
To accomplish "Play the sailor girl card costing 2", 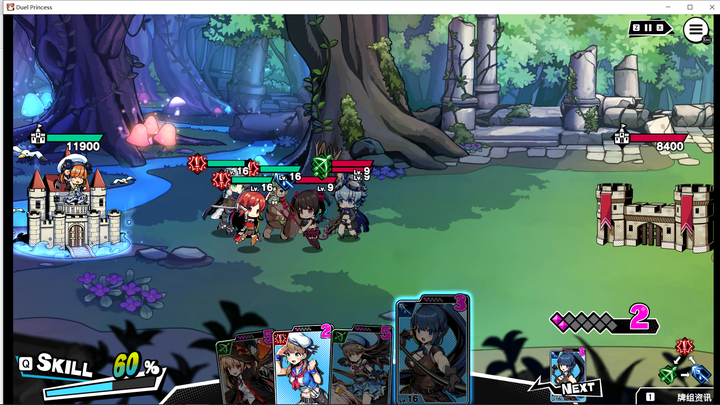I will pos(300,365).
